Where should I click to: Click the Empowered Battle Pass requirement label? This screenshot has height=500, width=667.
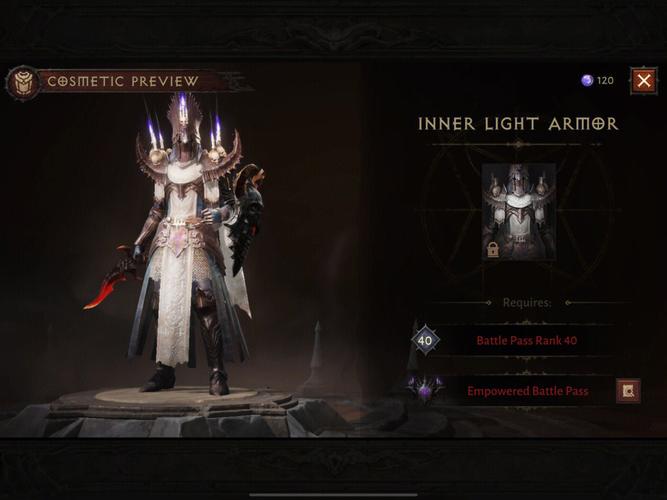(527, 391)
